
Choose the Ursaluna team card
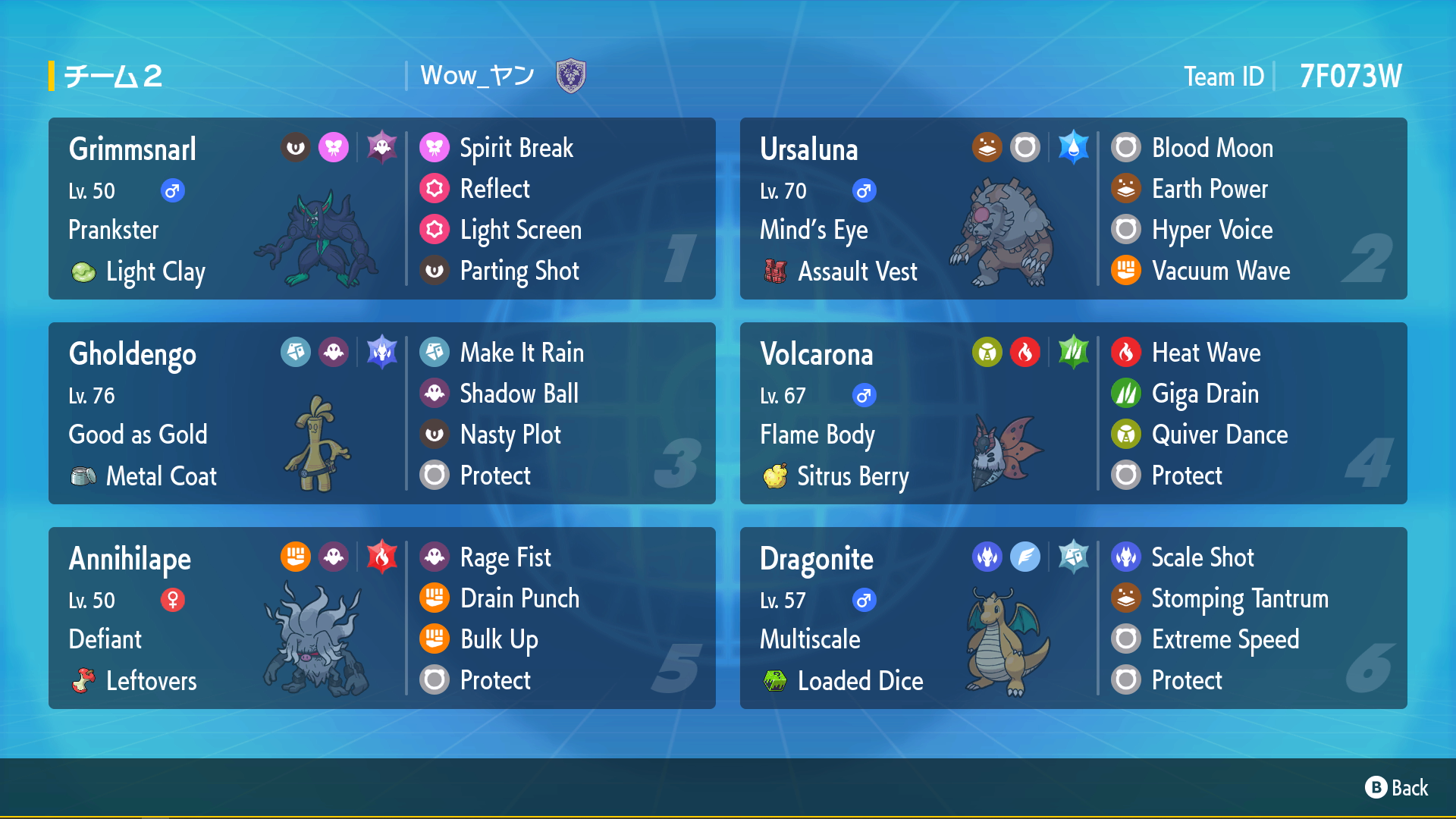pos(1073,209)
